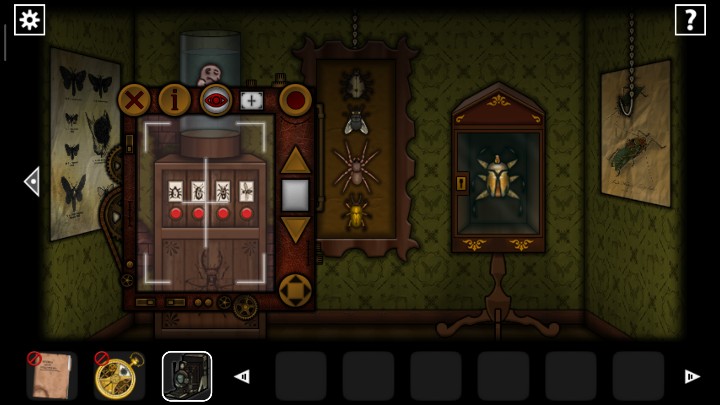This screenshot has width=720, height=405.
Task: Click the gray square between the arrows
Action: tap(295, 195)
